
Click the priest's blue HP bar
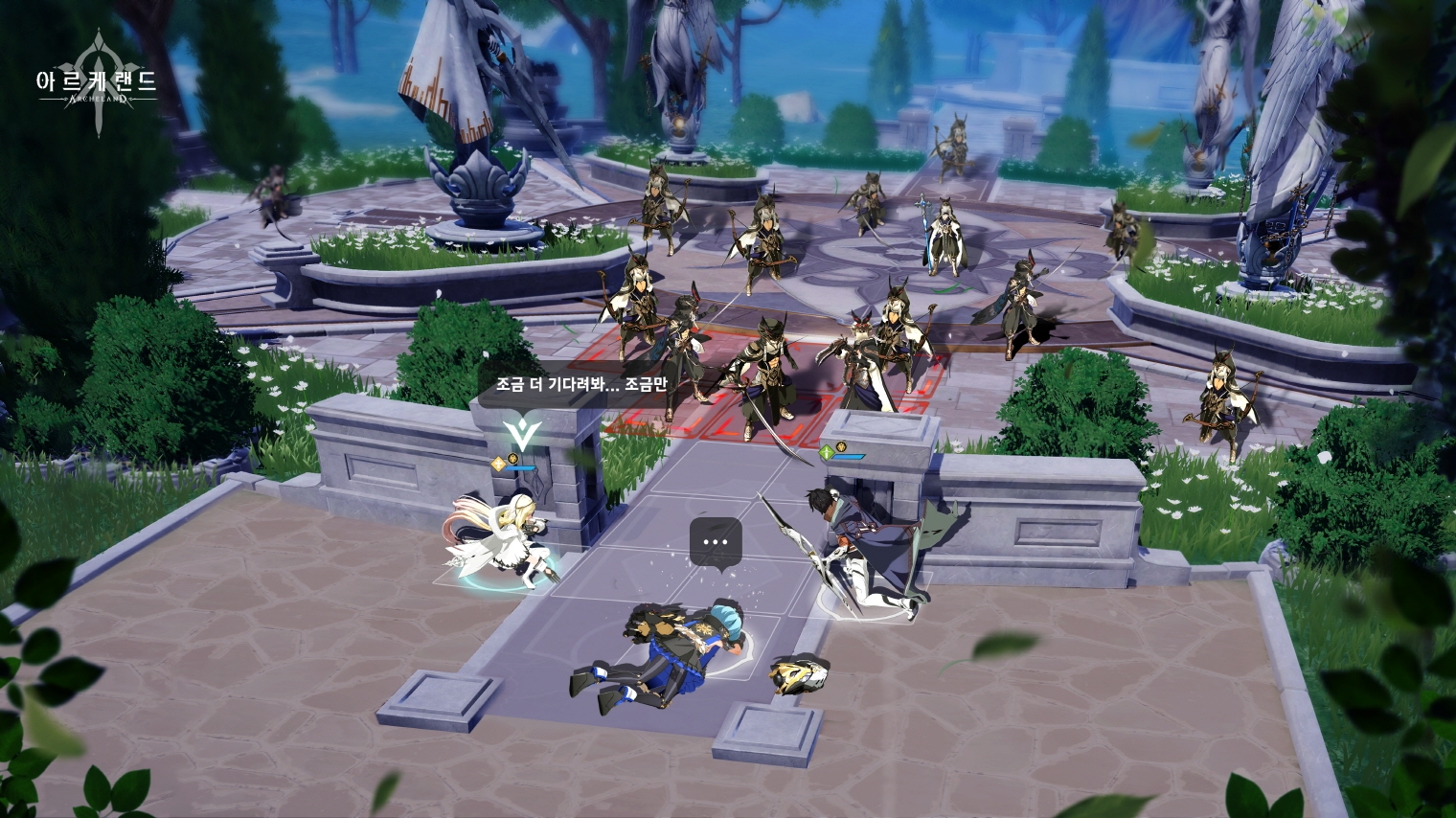[x=520, y=468]
